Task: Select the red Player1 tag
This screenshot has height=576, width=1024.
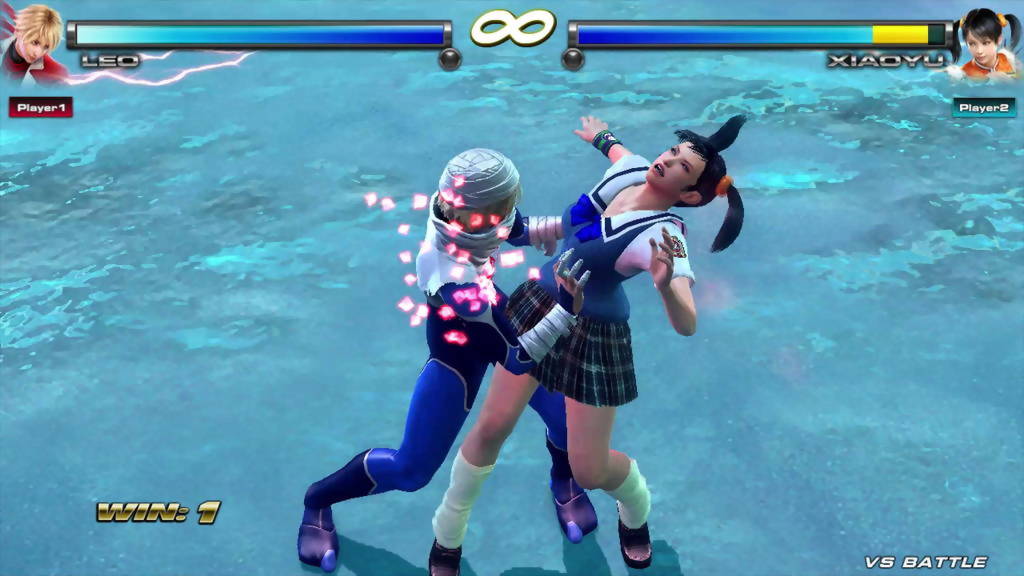Action: pos(41,107)
